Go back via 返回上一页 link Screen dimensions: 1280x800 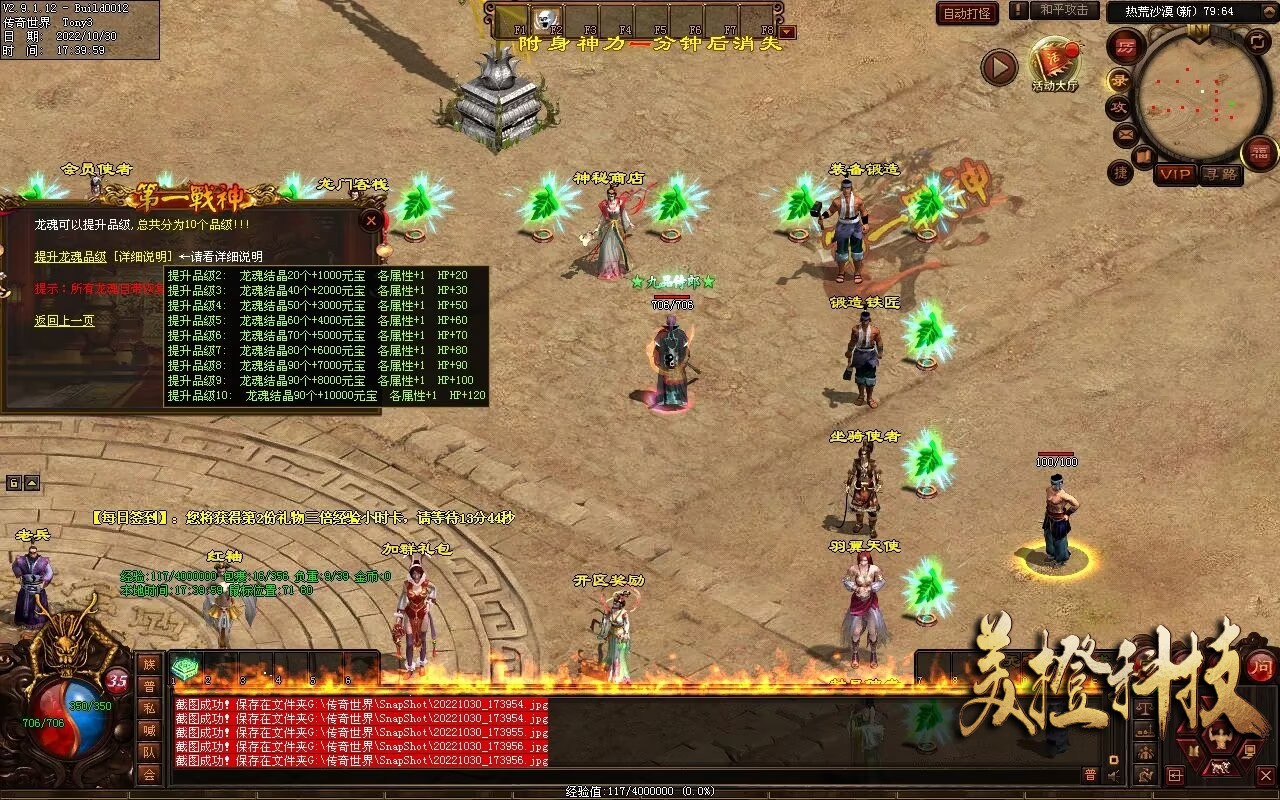click(64, 321)
